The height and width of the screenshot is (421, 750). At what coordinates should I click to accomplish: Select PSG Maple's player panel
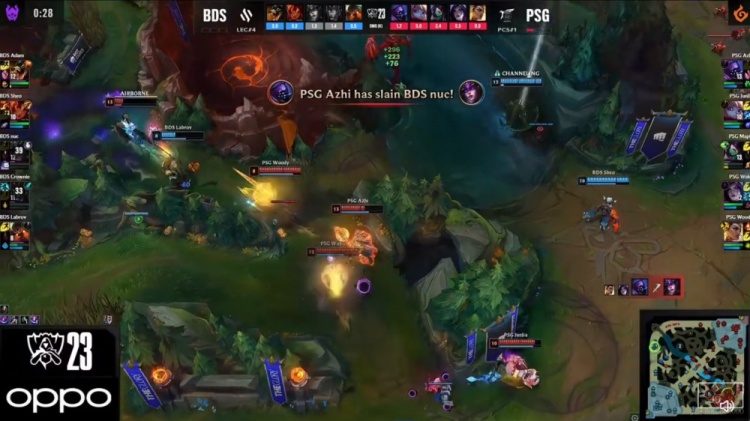(x=735, y=150)
